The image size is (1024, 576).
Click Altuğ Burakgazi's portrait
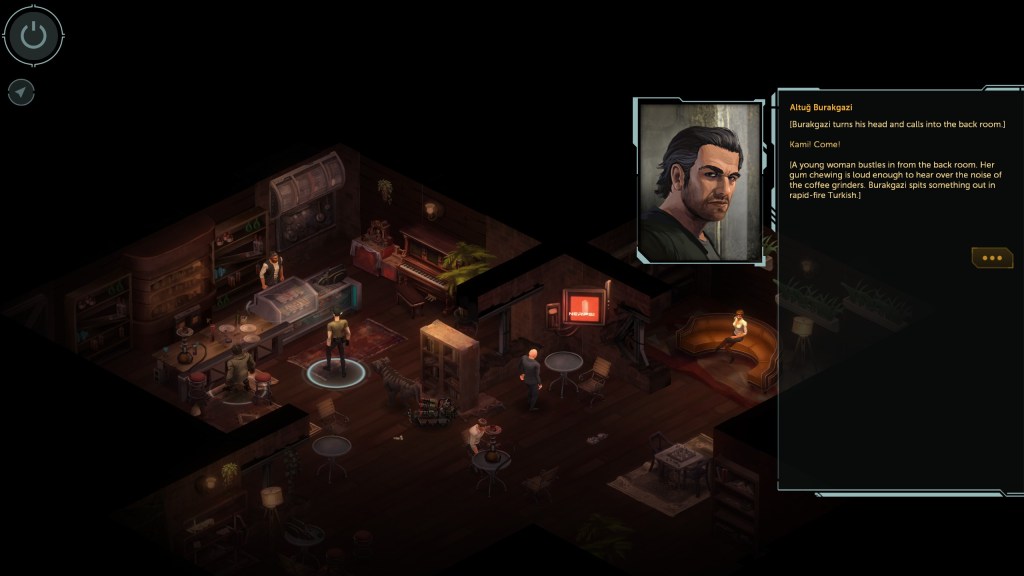tap(700, 181)
